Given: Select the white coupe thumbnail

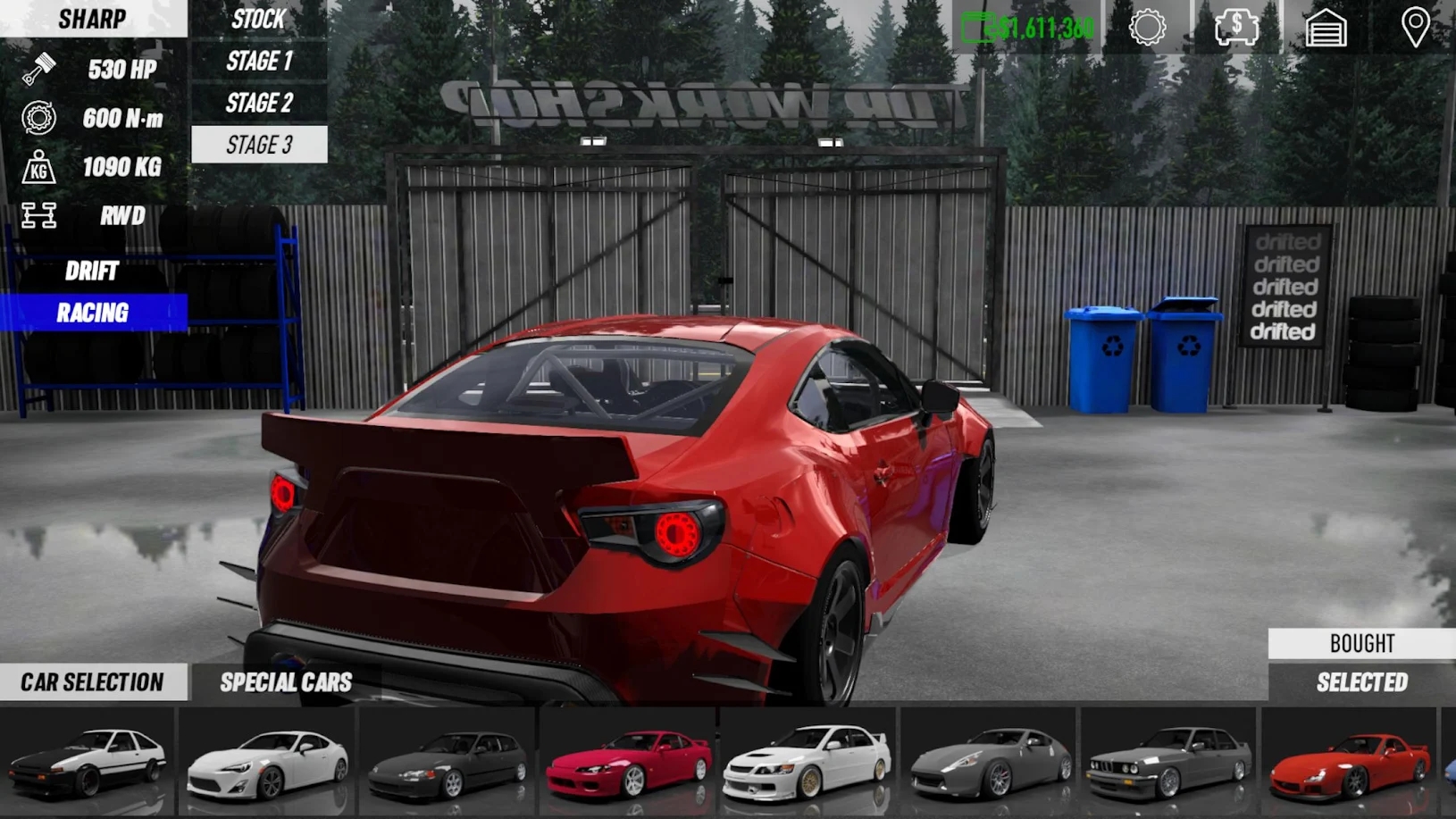Looking at the screenshot, I should [267, 761].
